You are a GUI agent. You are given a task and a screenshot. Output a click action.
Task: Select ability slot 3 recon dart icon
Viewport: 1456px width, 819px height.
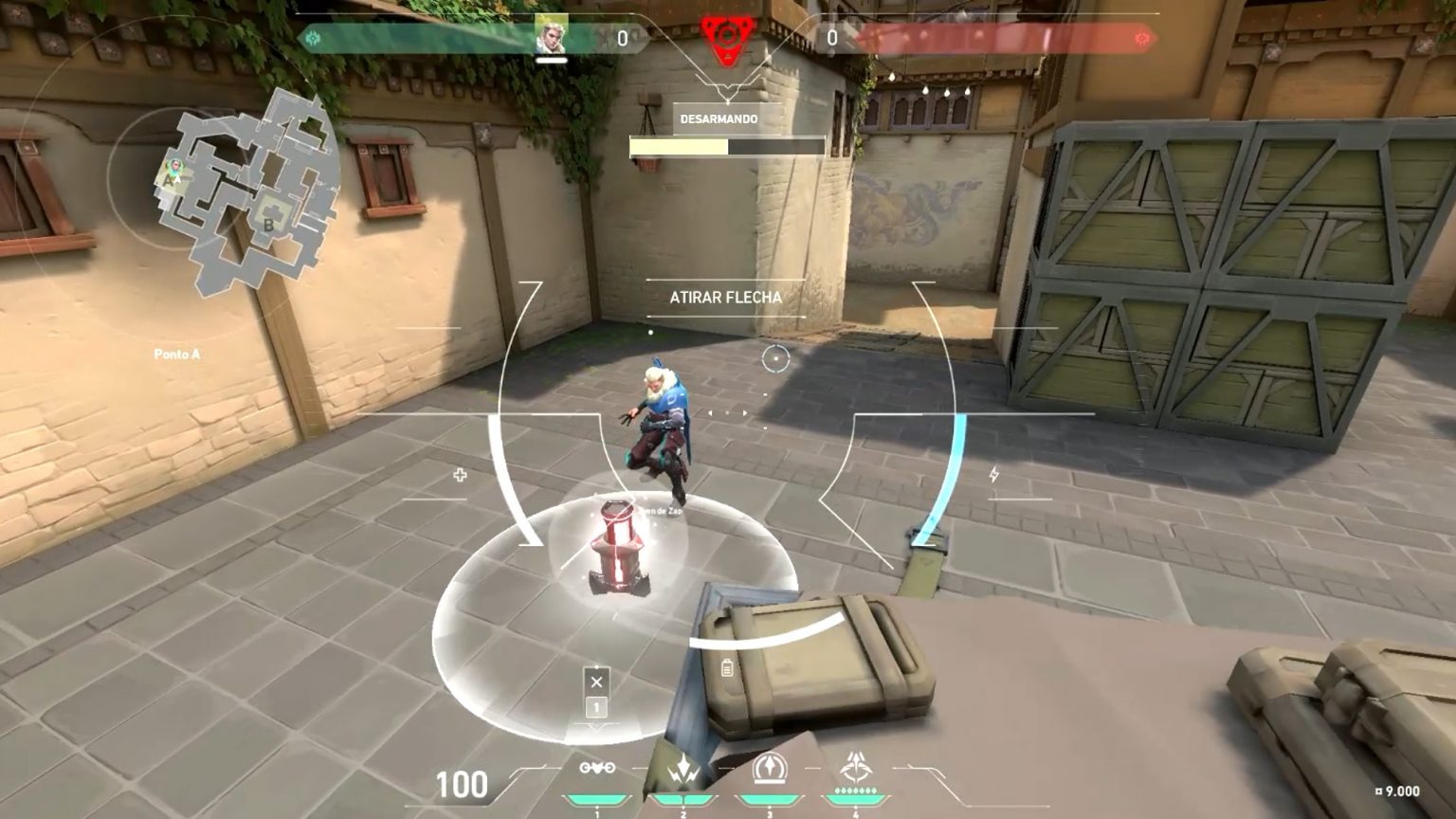tap(768, 769)
